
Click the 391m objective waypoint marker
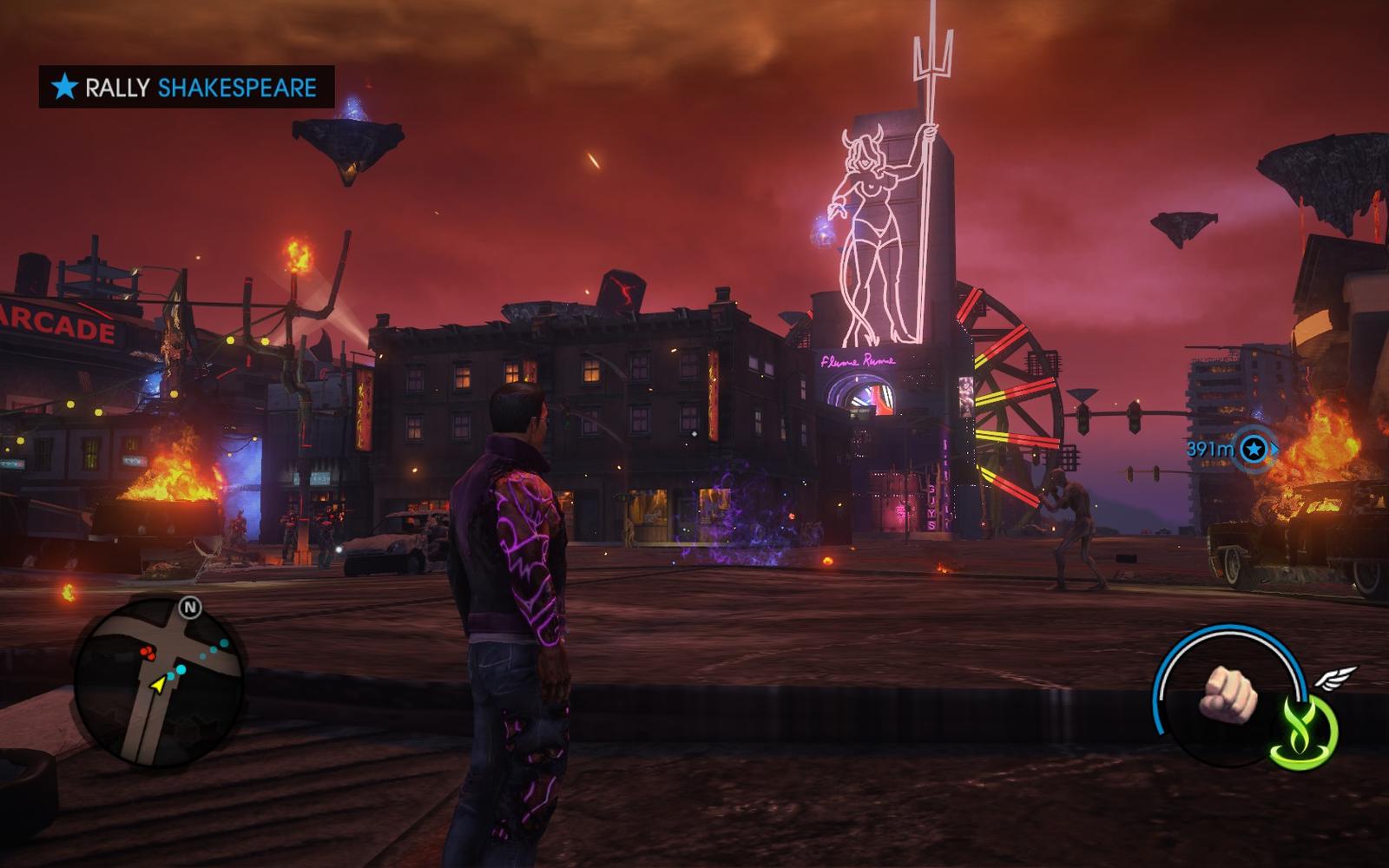click(1253, 449)
